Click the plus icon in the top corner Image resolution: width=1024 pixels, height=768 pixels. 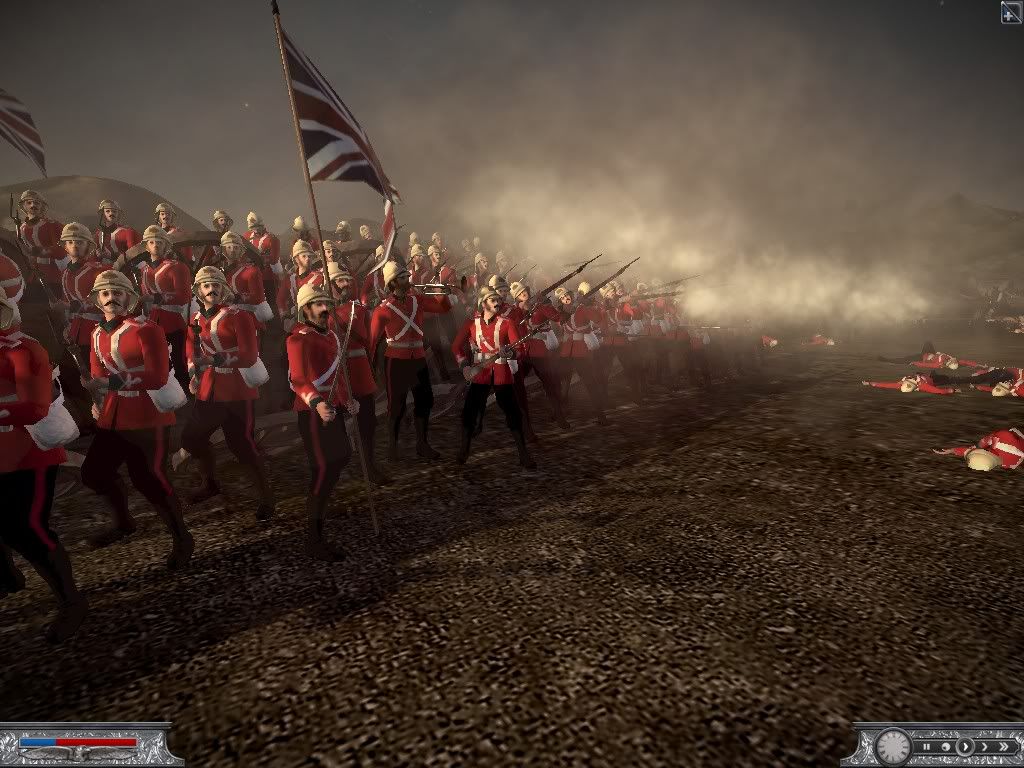click(x=1011, y=11)
